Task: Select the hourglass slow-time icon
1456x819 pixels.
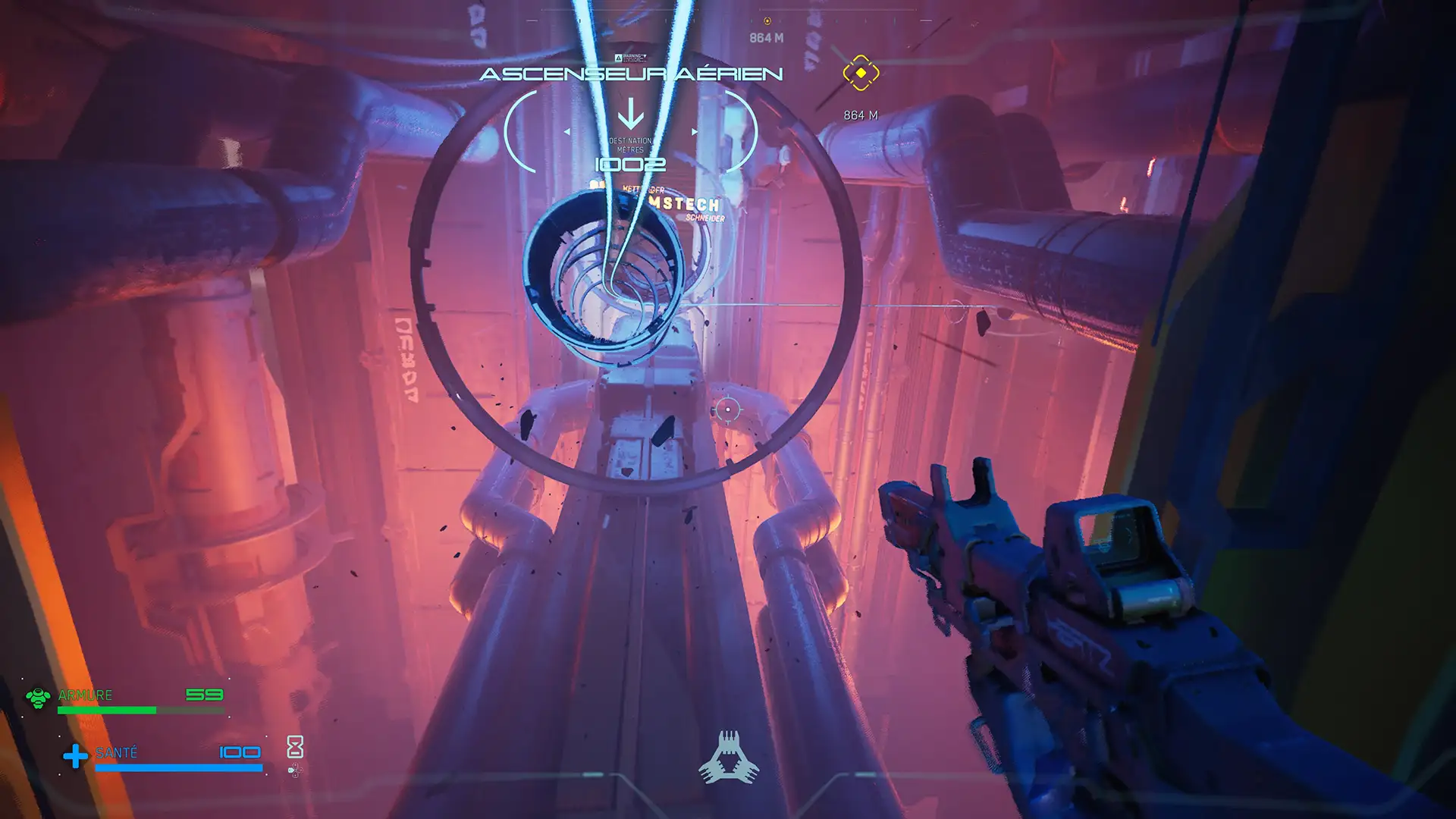Action: pos(295,747)
